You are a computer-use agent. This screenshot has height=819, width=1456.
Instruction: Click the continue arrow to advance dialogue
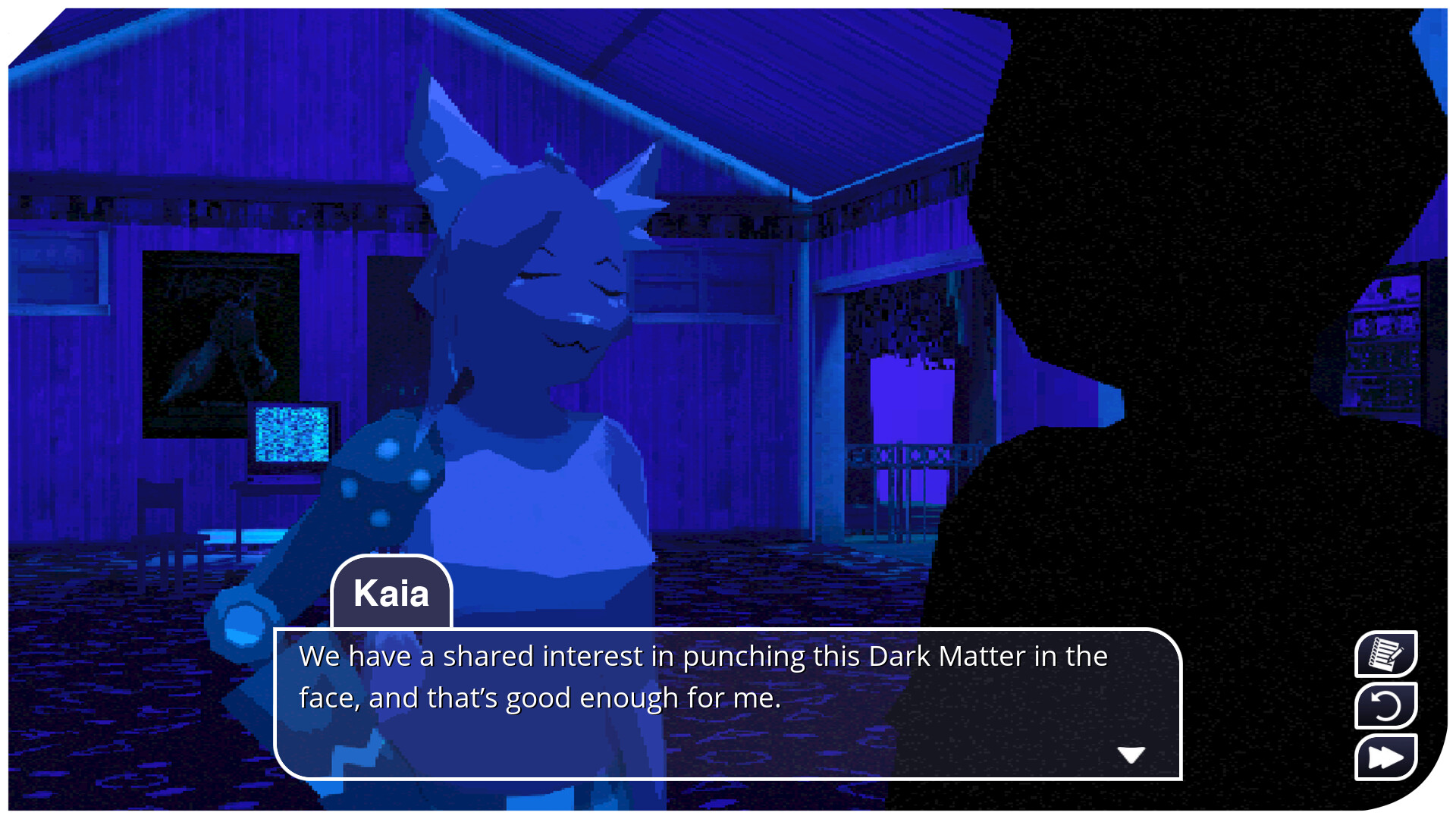click(1131, 753)
